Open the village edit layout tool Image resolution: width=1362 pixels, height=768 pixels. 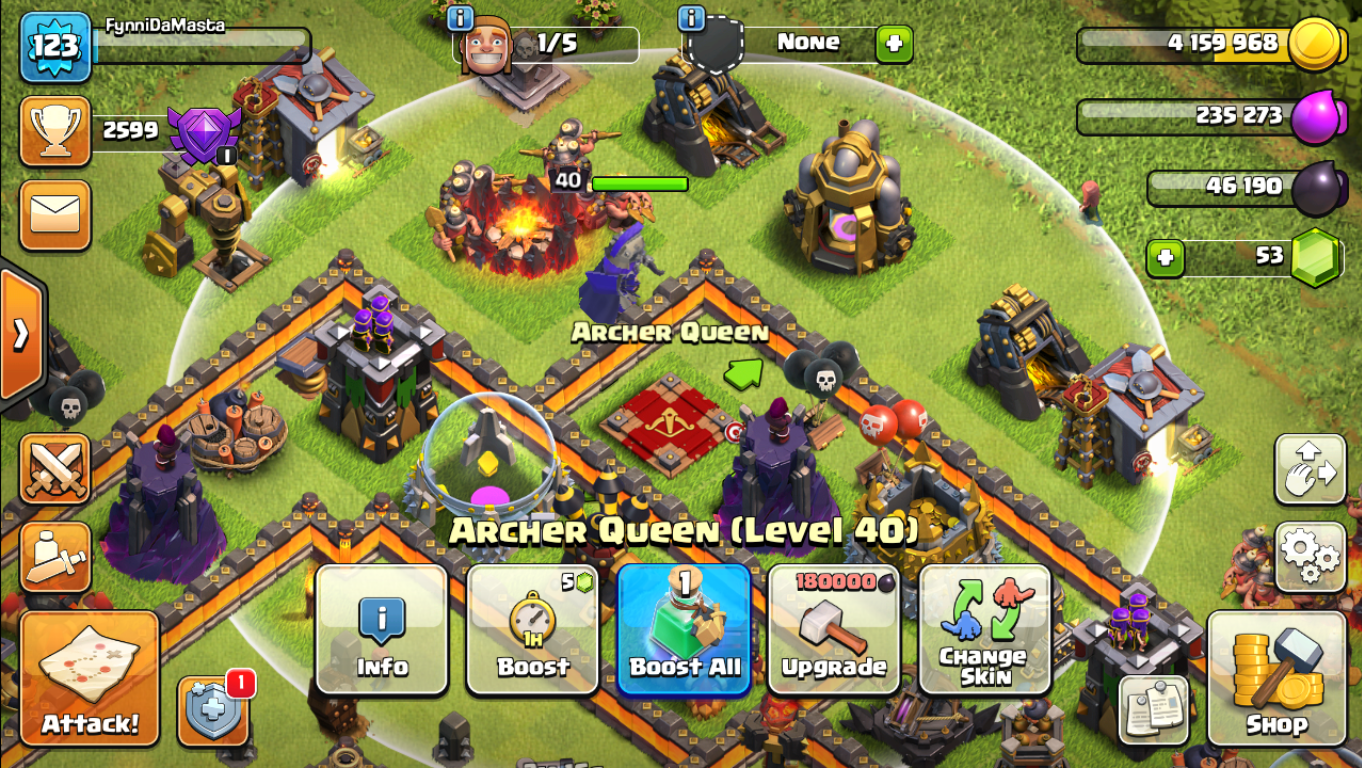click(x=1308, y=467)
